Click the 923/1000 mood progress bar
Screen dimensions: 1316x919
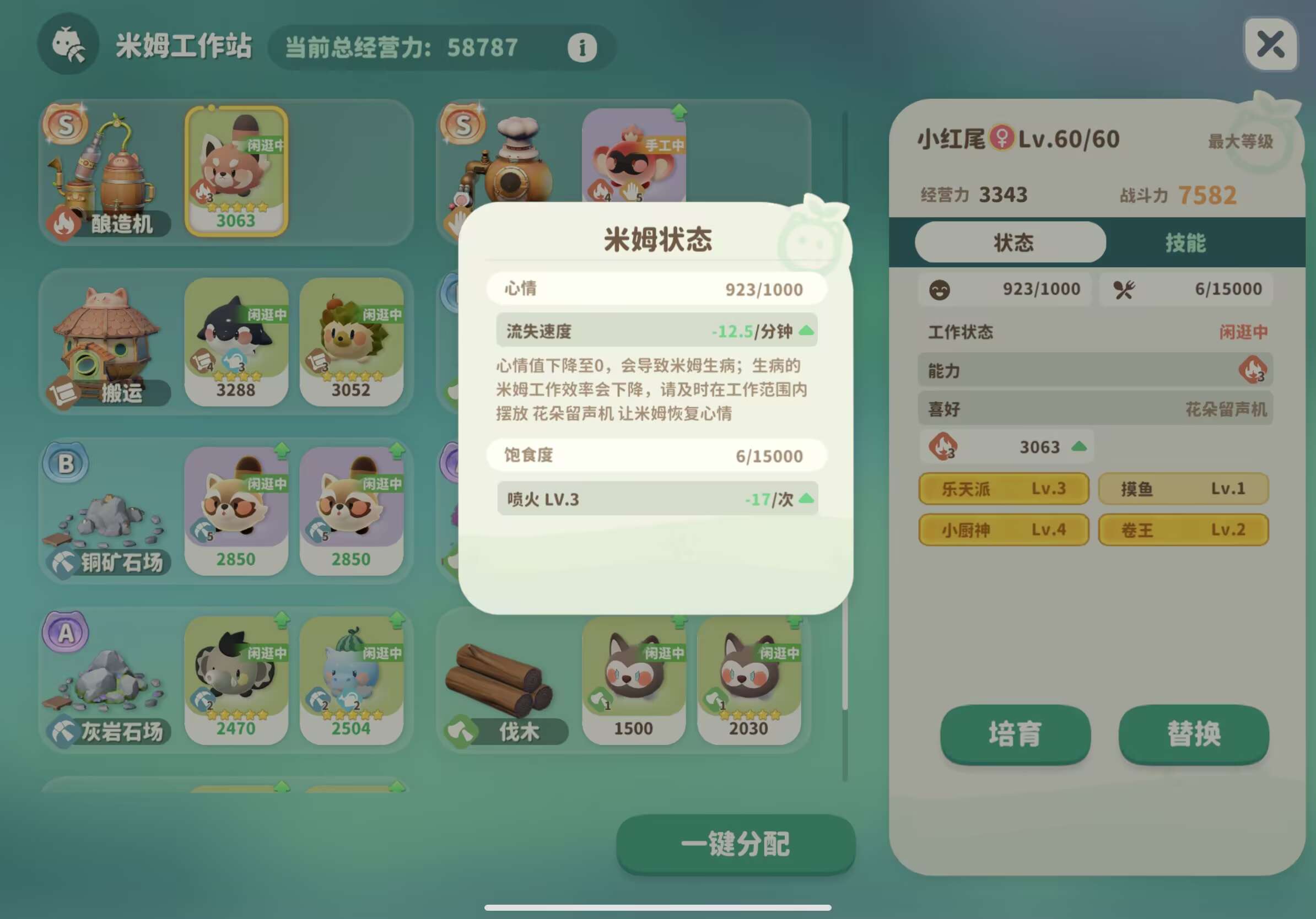click(1007, 289)
